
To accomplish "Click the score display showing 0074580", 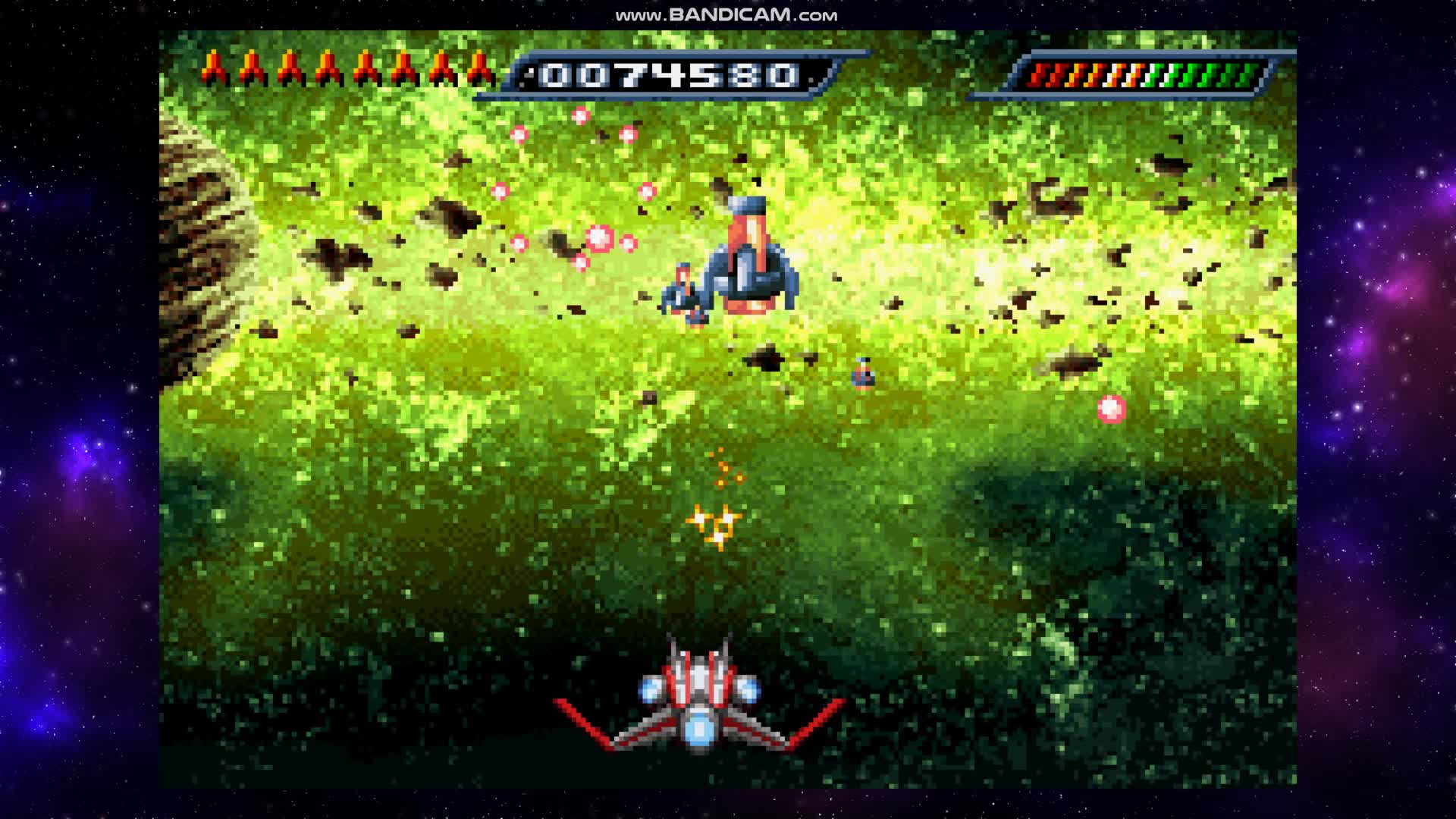I will coord(669,73).
